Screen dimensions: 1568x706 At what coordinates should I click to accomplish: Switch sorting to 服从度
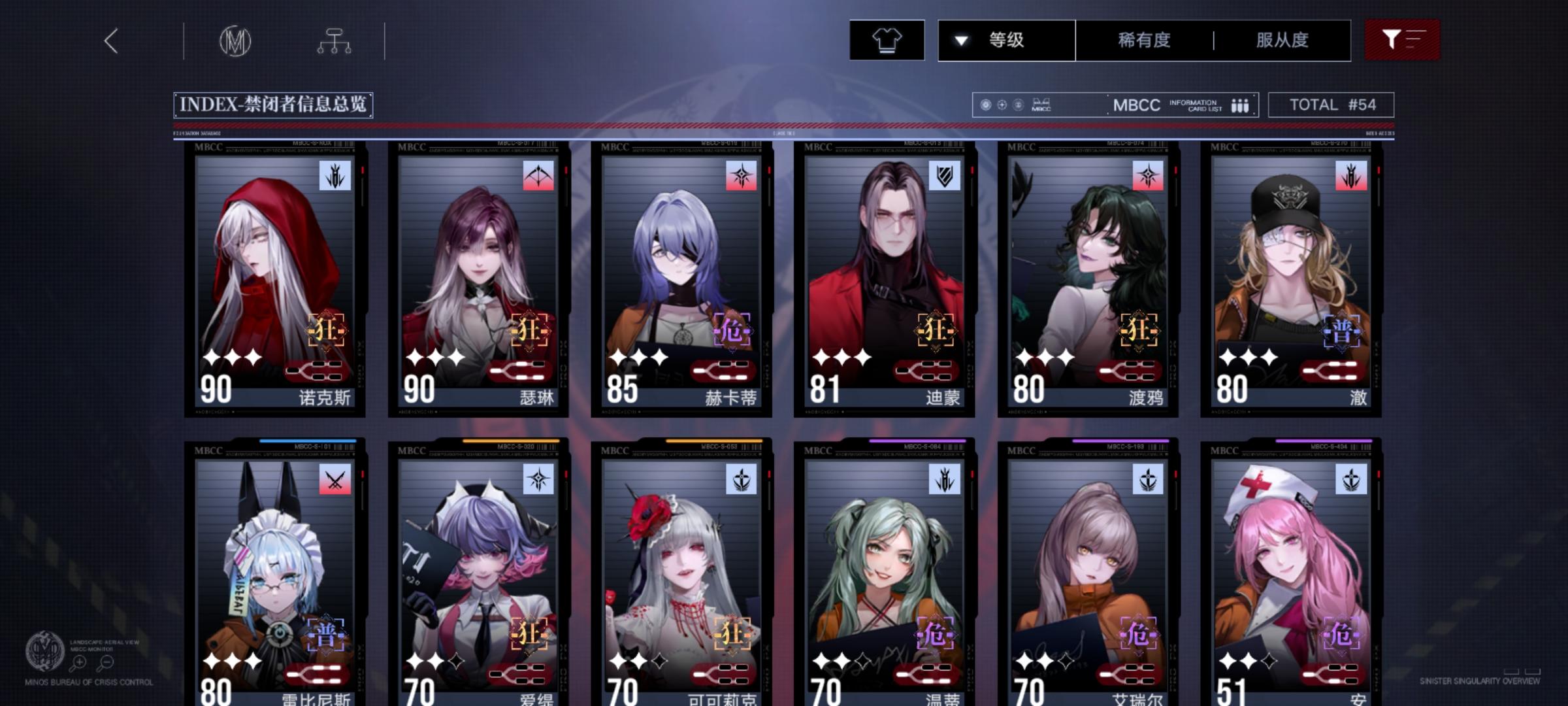point(1283,40)
